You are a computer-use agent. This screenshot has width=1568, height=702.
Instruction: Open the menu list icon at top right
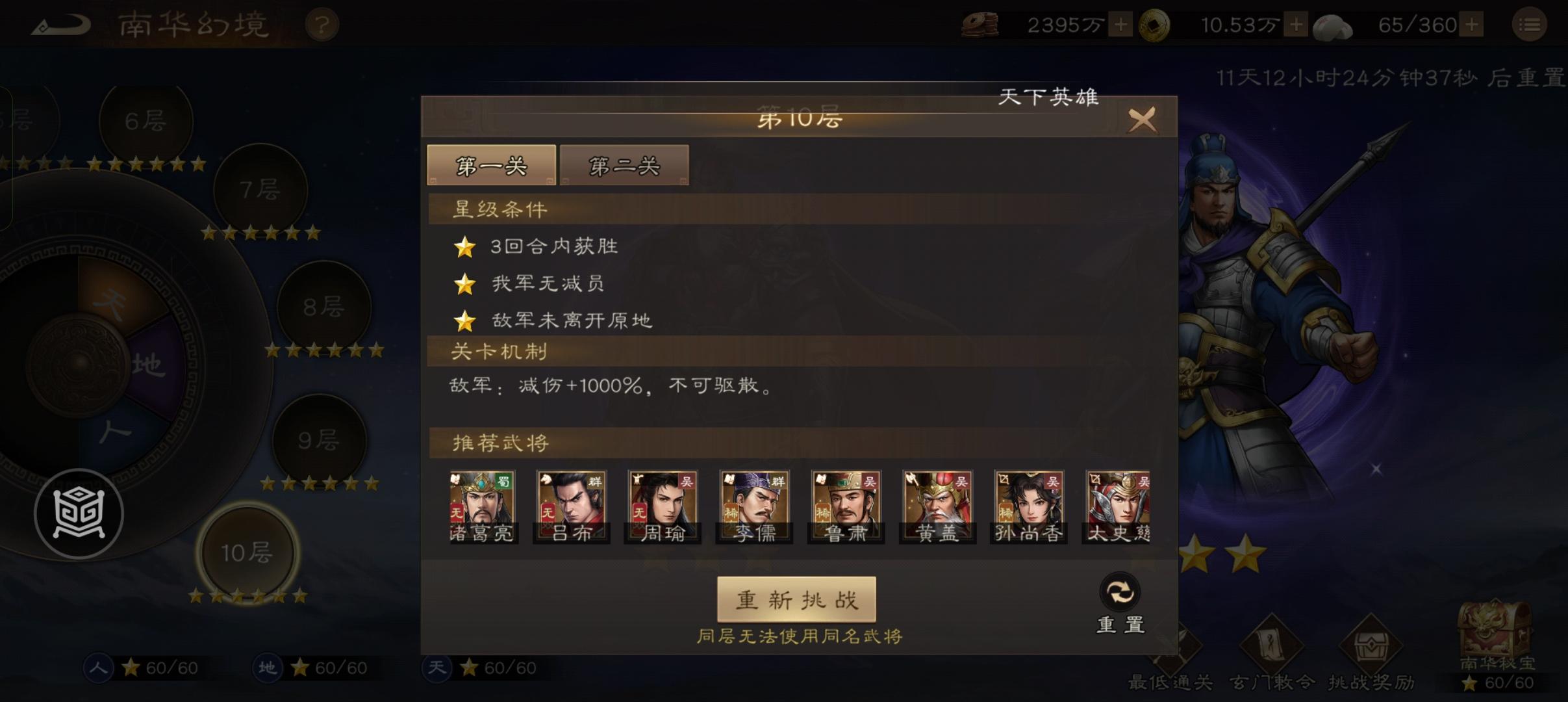(x=1530, y=24)
